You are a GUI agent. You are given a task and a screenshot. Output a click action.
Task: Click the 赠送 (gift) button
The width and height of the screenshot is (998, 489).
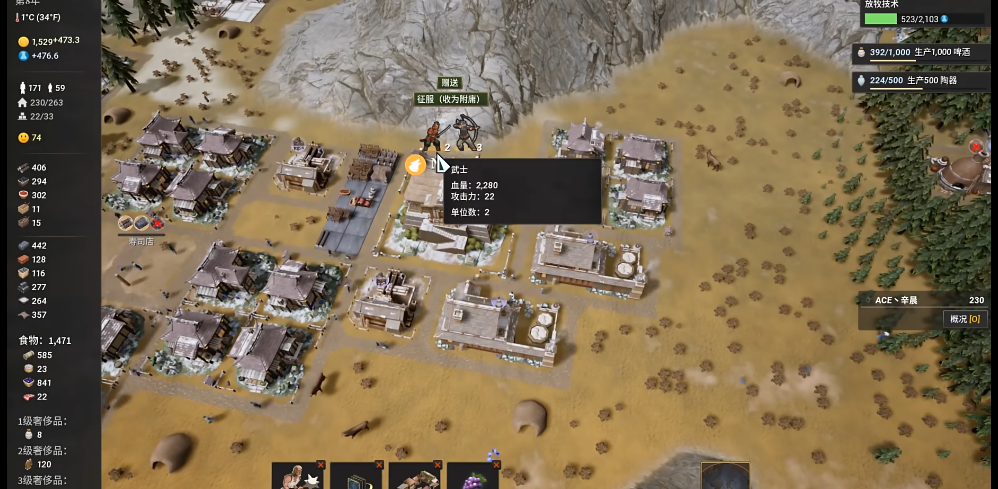pos(450,83)
